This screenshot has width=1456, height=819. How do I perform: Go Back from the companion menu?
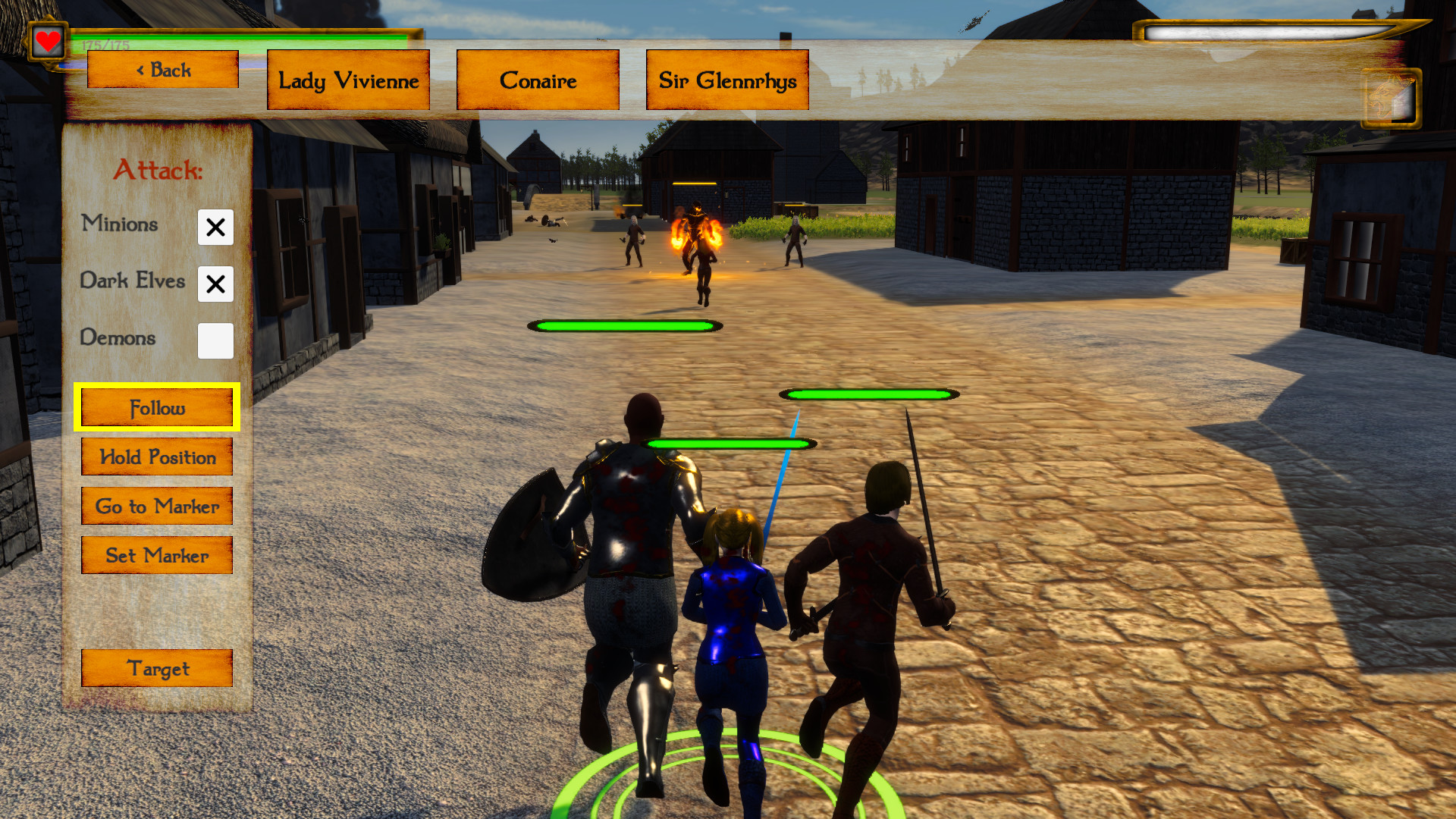tap(162, 69)
